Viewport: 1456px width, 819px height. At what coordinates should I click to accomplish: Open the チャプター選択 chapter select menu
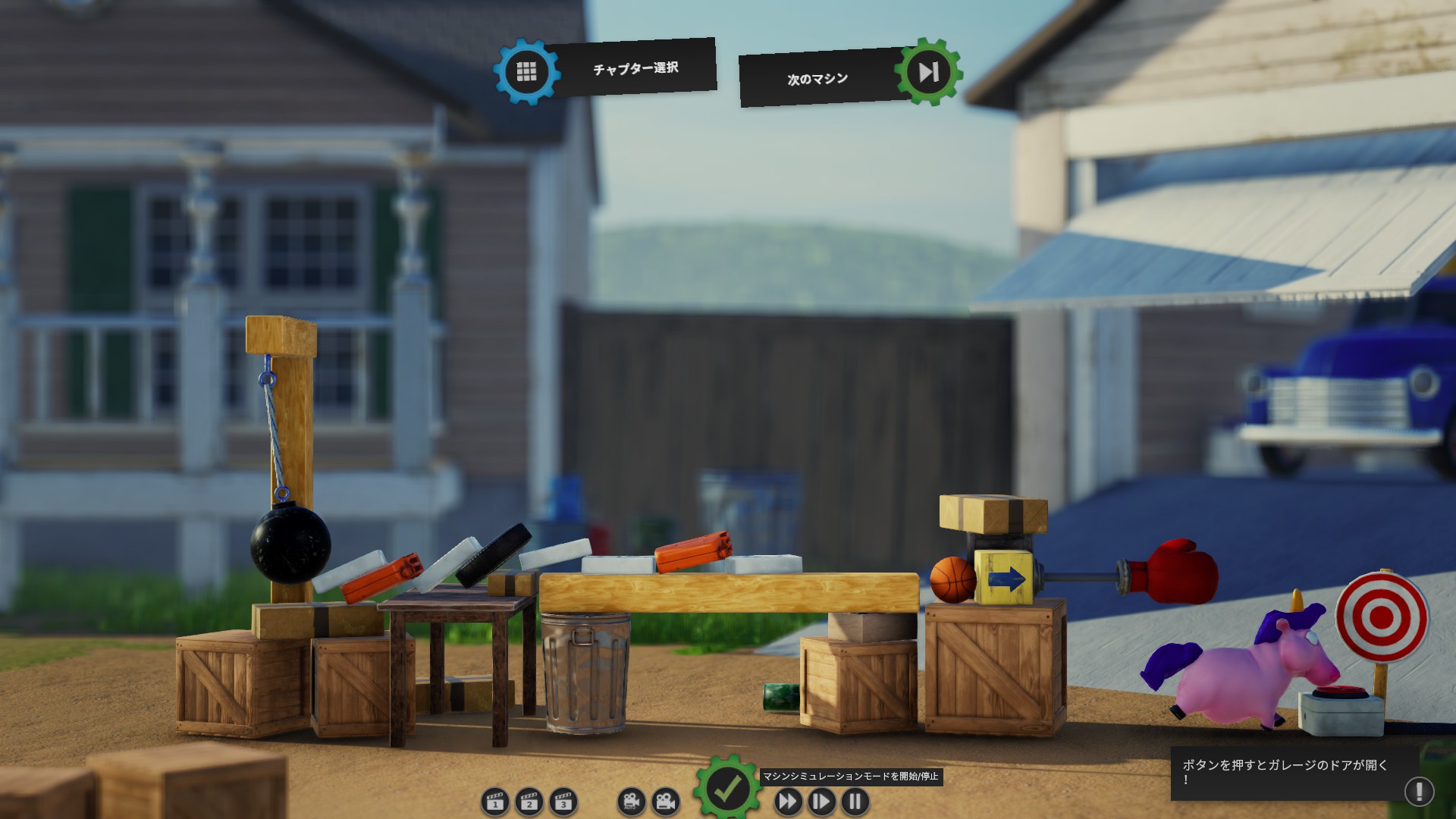527,72
